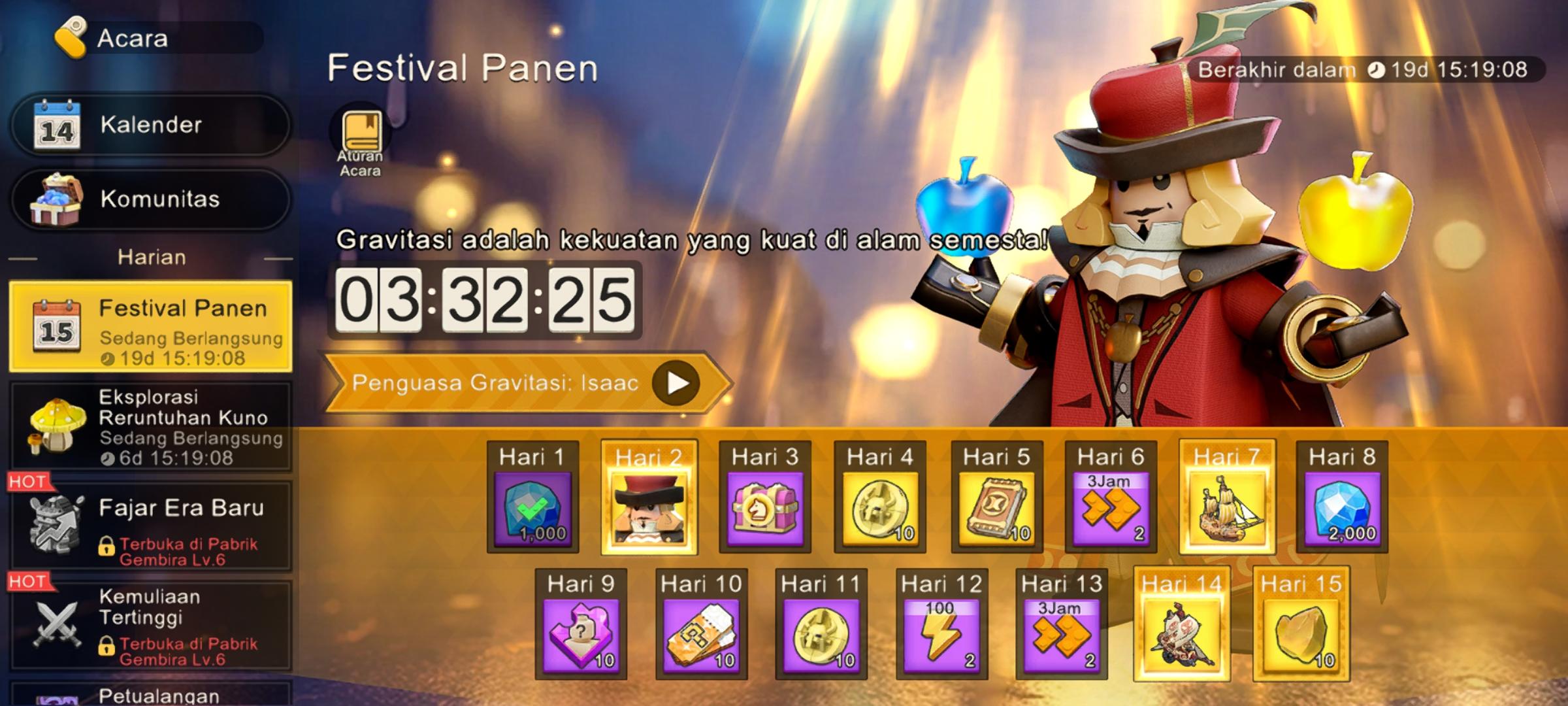Claim the Hari 1 gem reward
1568x706 pixels.
pos(536,510)
